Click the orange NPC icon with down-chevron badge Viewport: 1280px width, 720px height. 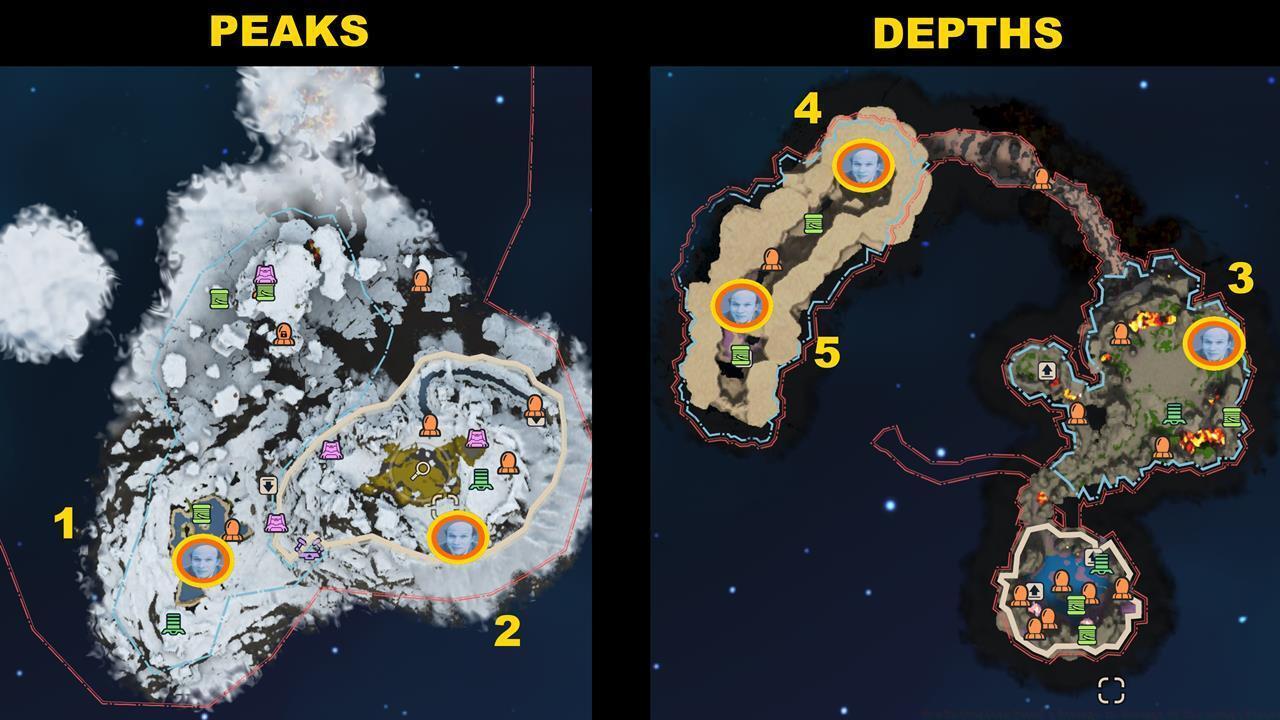[536, 412]
